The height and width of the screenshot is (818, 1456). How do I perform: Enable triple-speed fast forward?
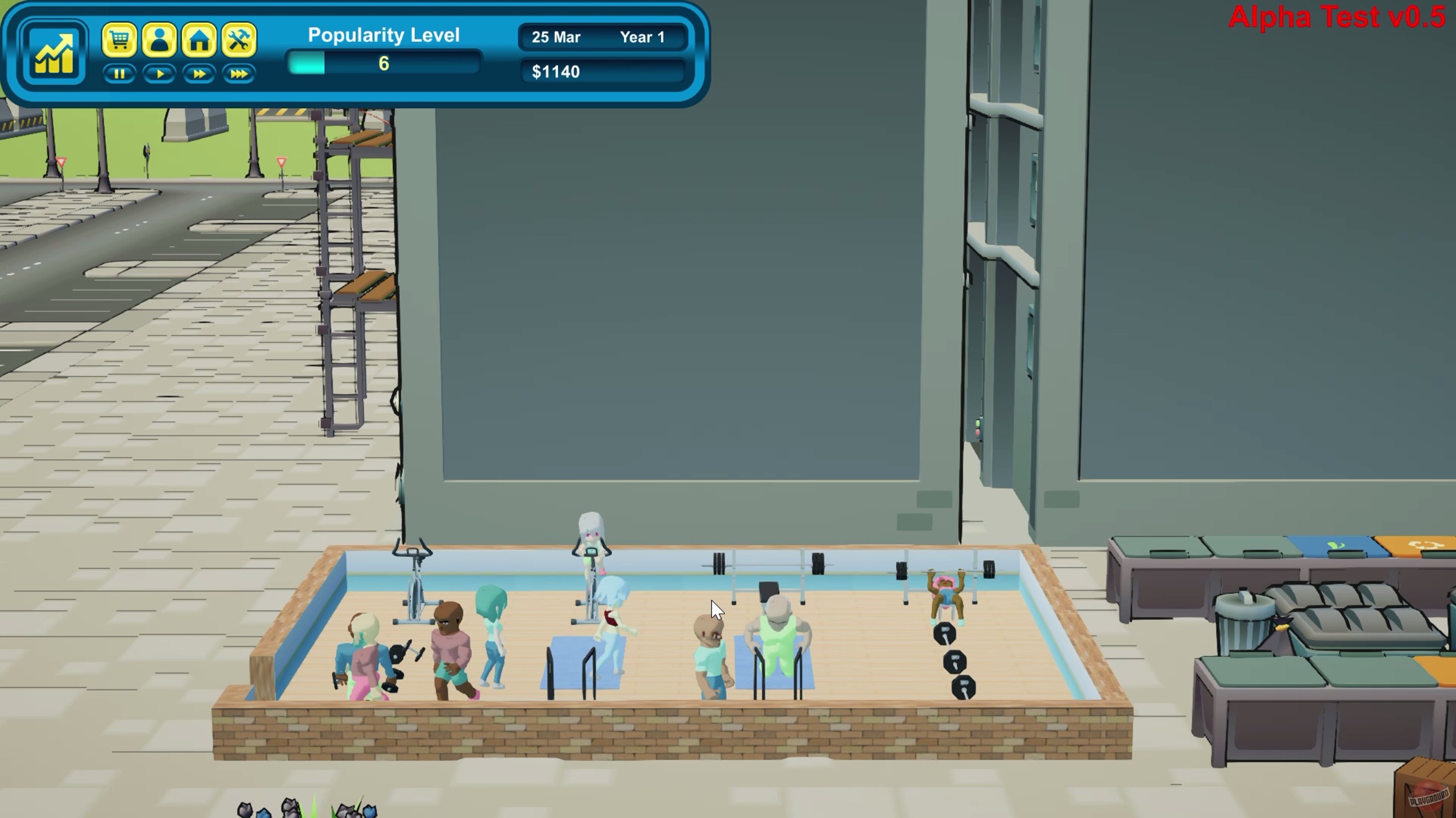(239, 74)
